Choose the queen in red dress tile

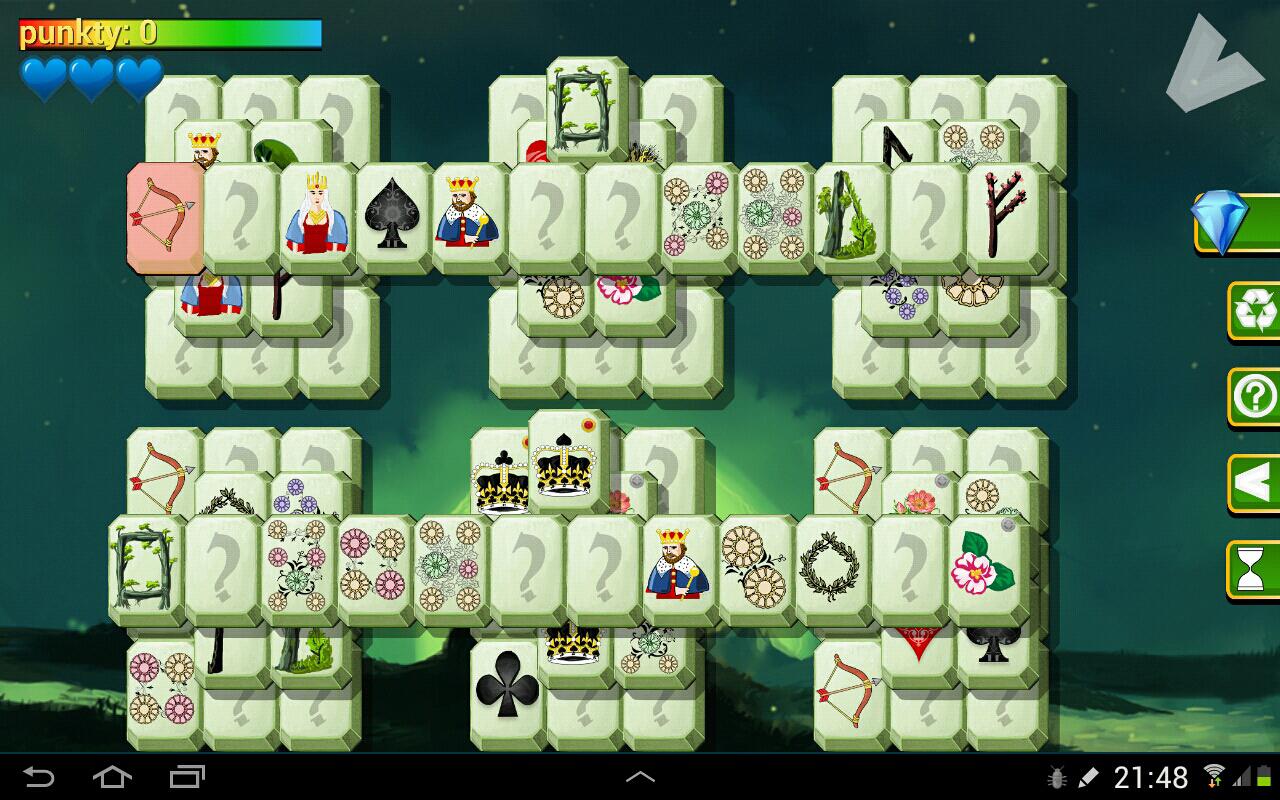316,215
